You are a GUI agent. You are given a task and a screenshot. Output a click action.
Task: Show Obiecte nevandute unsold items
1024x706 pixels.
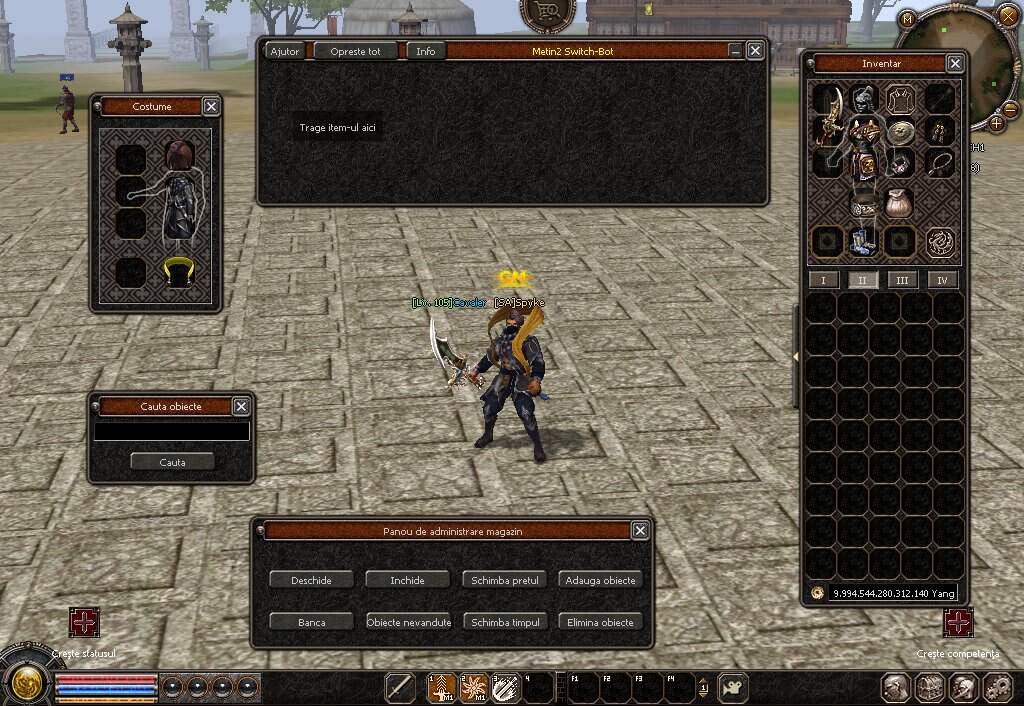click(x=408, y=622)
